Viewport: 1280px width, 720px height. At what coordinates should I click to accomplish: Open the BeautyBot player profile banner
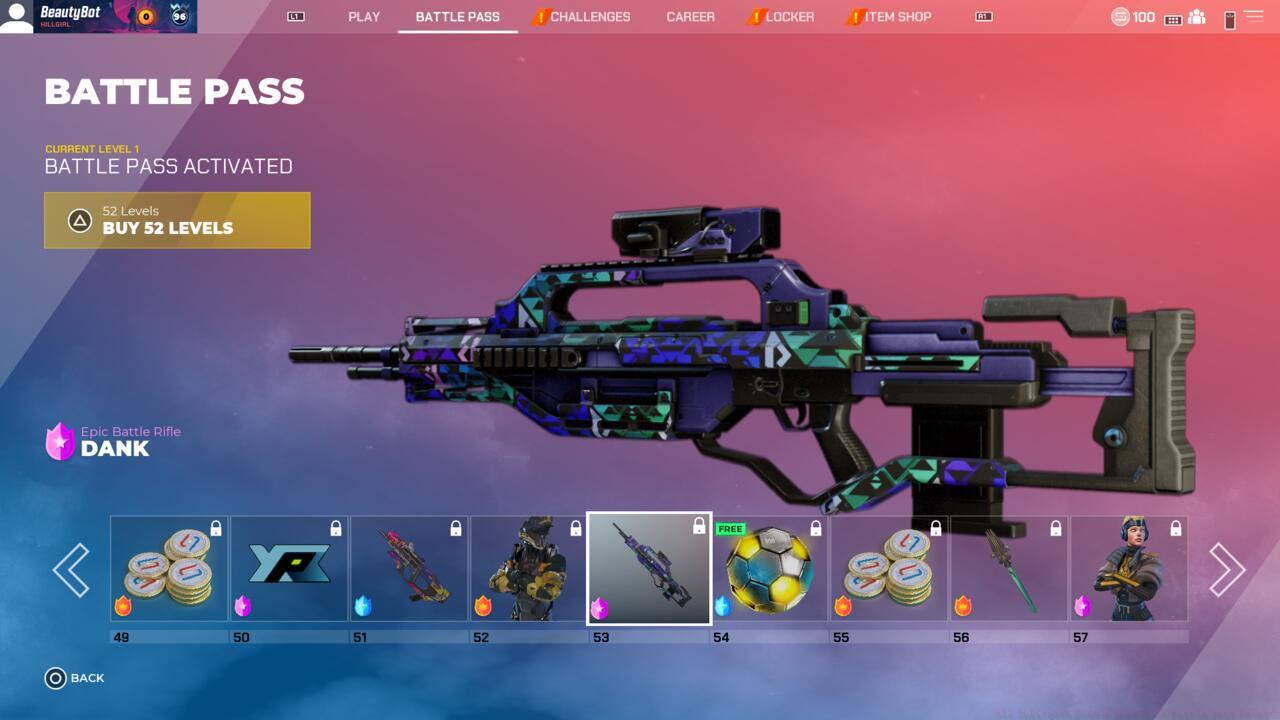(x=98, y=17)
